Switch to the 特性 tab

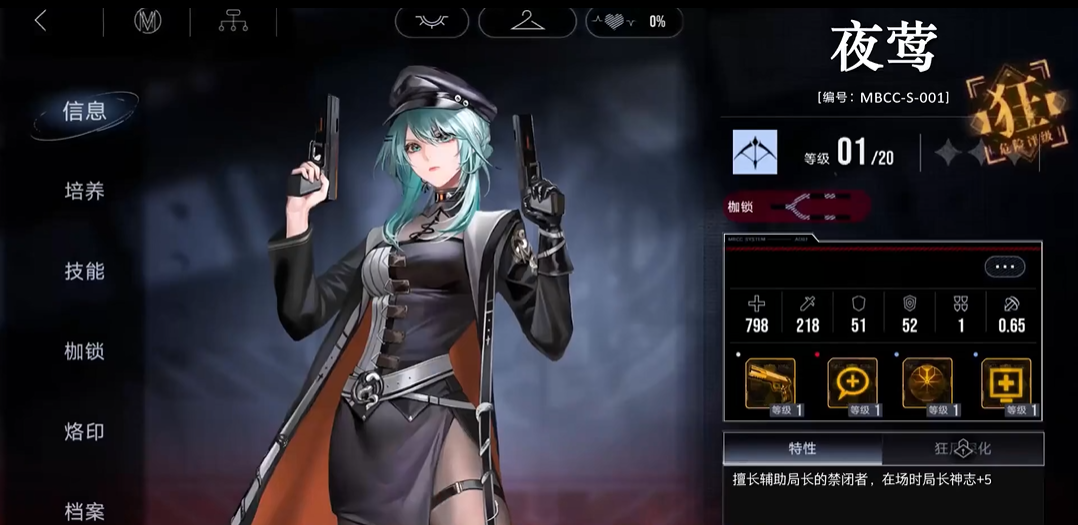pyautogui.click(x=802, y=449)
